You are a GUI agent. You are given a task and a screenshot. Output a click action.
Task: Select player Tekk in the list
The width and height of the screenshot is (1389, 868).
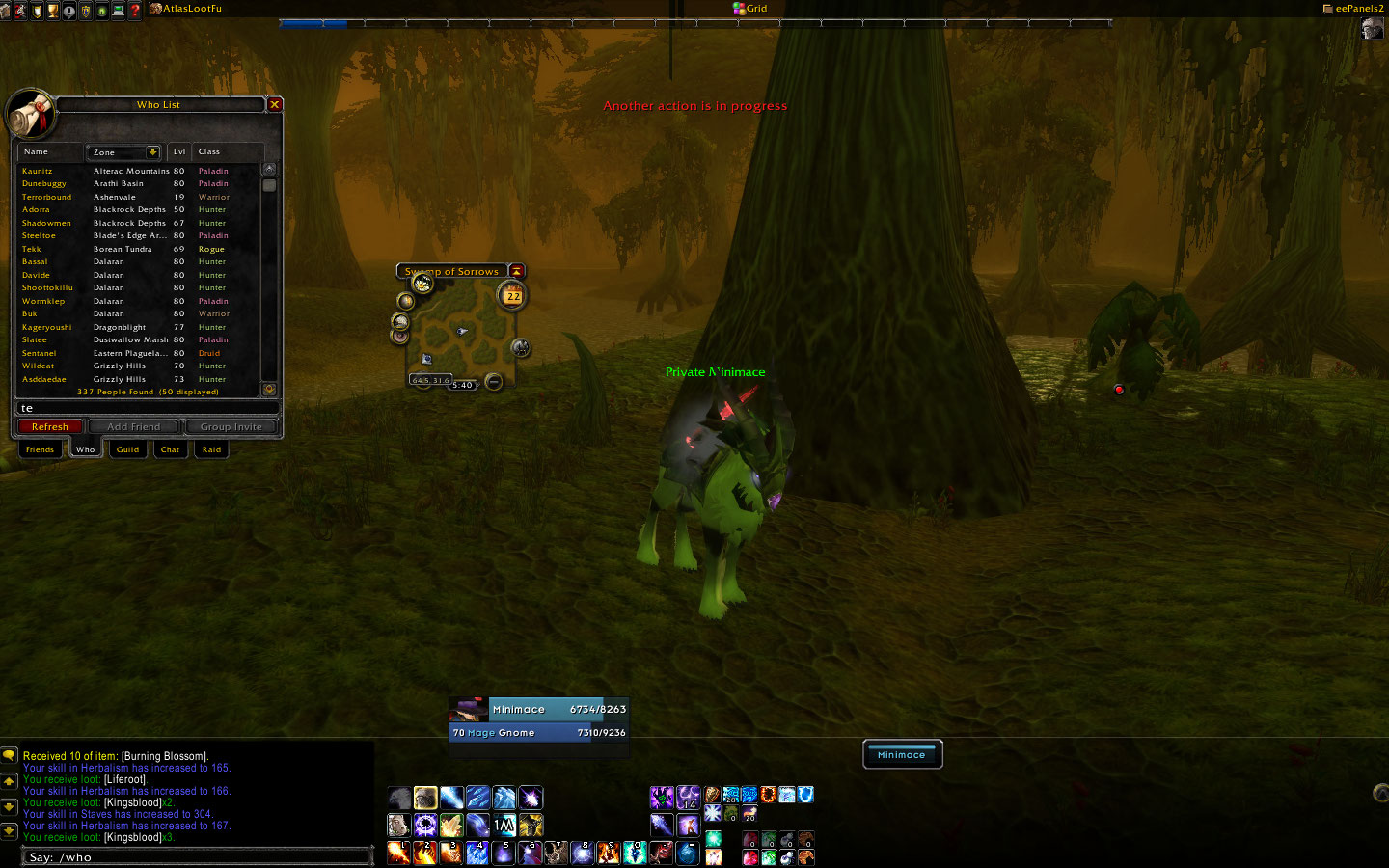pos(32,249)
